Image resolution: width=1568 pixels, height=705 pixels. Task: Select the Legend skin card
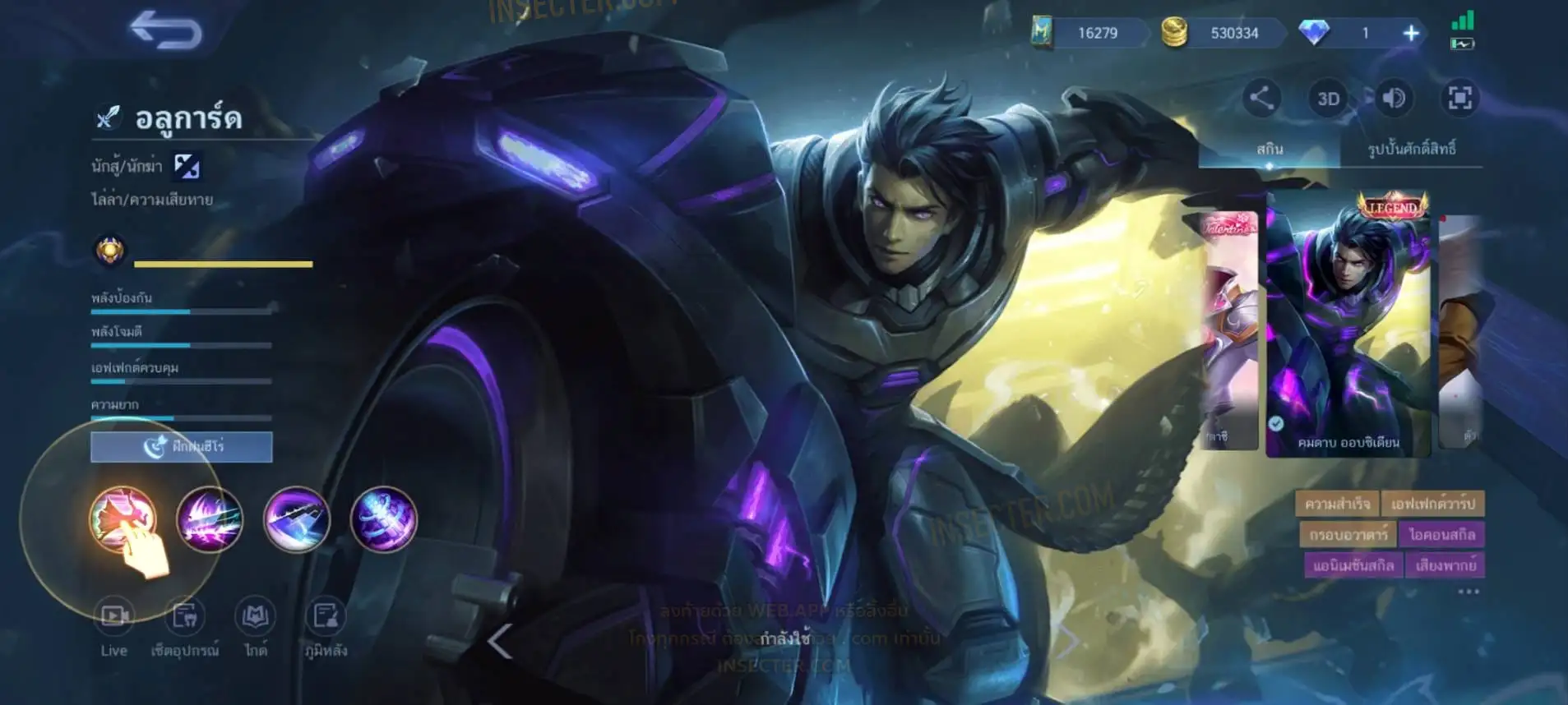[1348, 325]
